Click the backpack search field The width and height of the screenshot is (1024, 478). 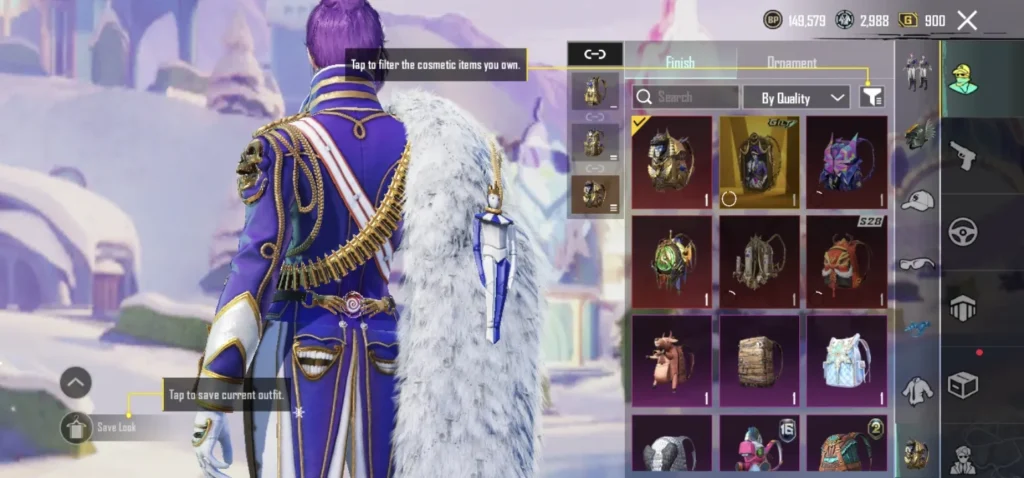(686, 97)
